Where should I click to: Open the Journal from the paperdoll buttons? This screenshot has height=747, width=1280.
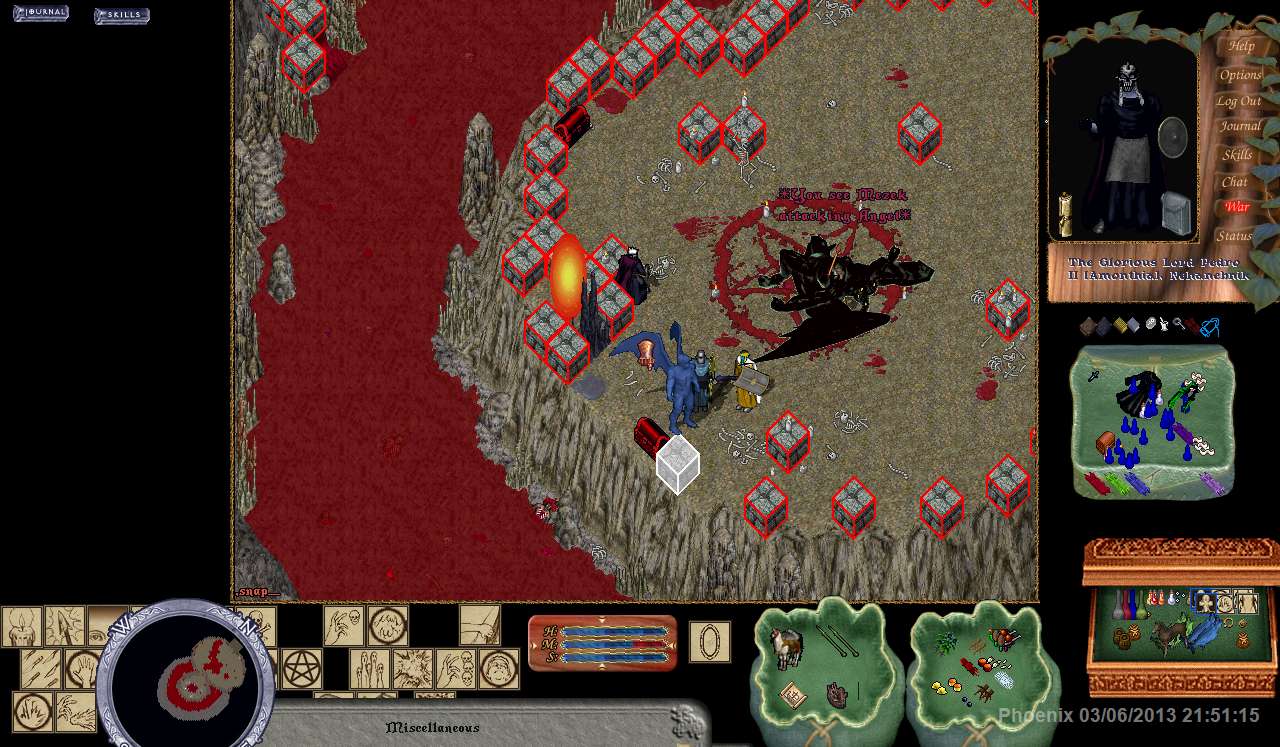(1240, 127)
